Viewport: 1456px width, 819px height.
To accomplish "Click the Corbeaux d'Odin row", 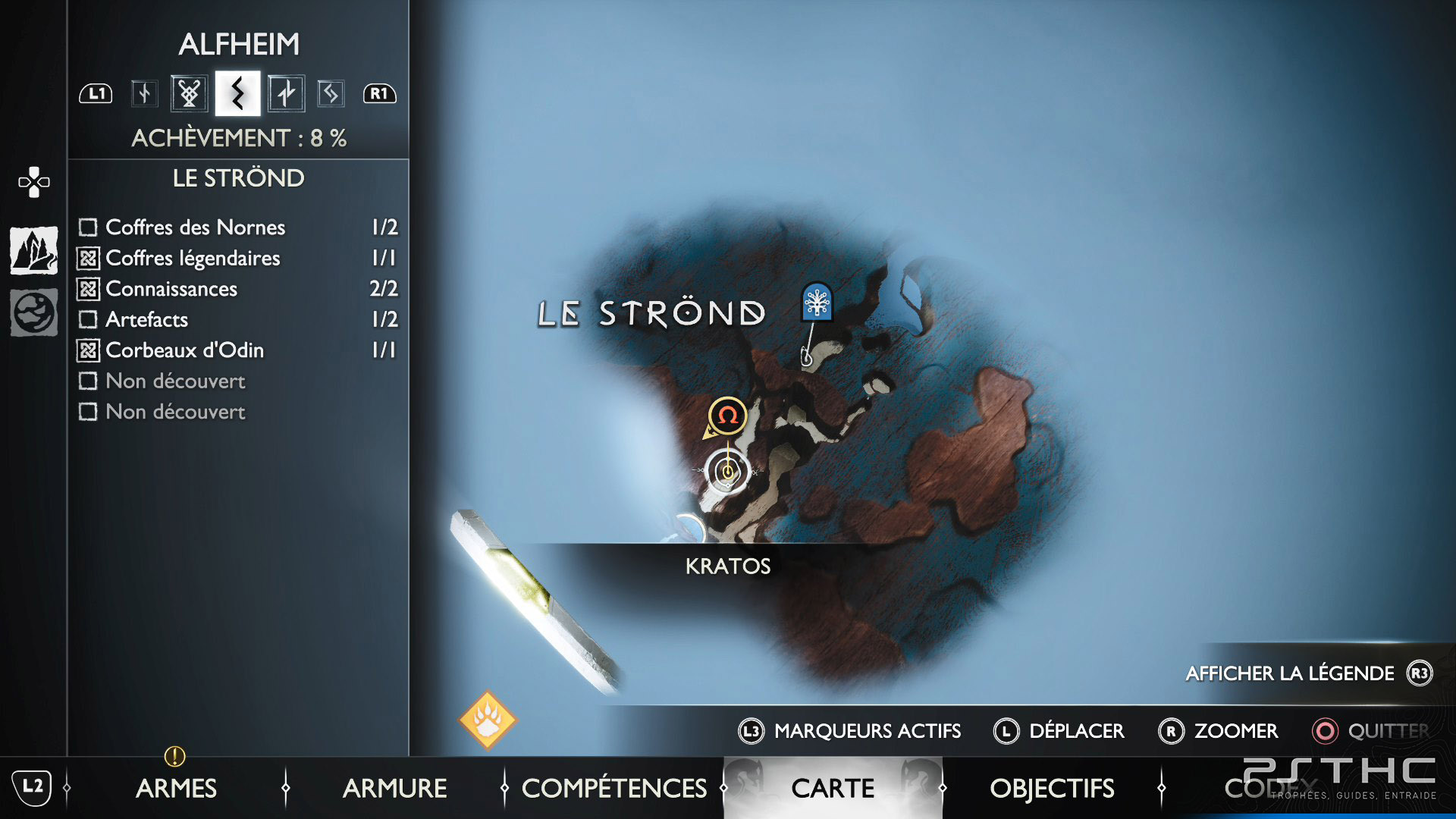I will pos(184,350).
